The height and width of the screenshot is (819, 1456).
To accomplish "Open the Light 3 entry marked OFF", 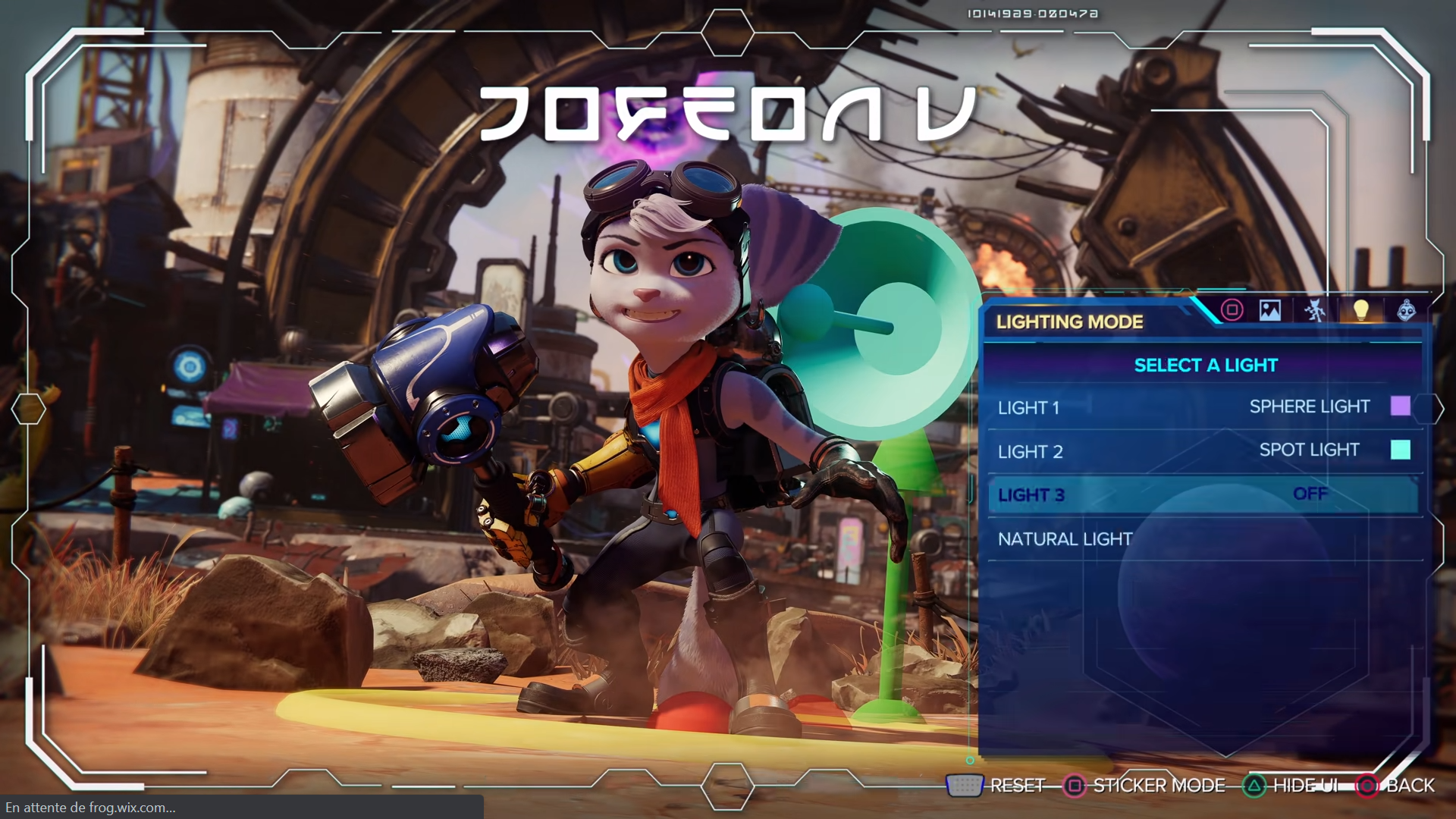I will coord(1183,494).
